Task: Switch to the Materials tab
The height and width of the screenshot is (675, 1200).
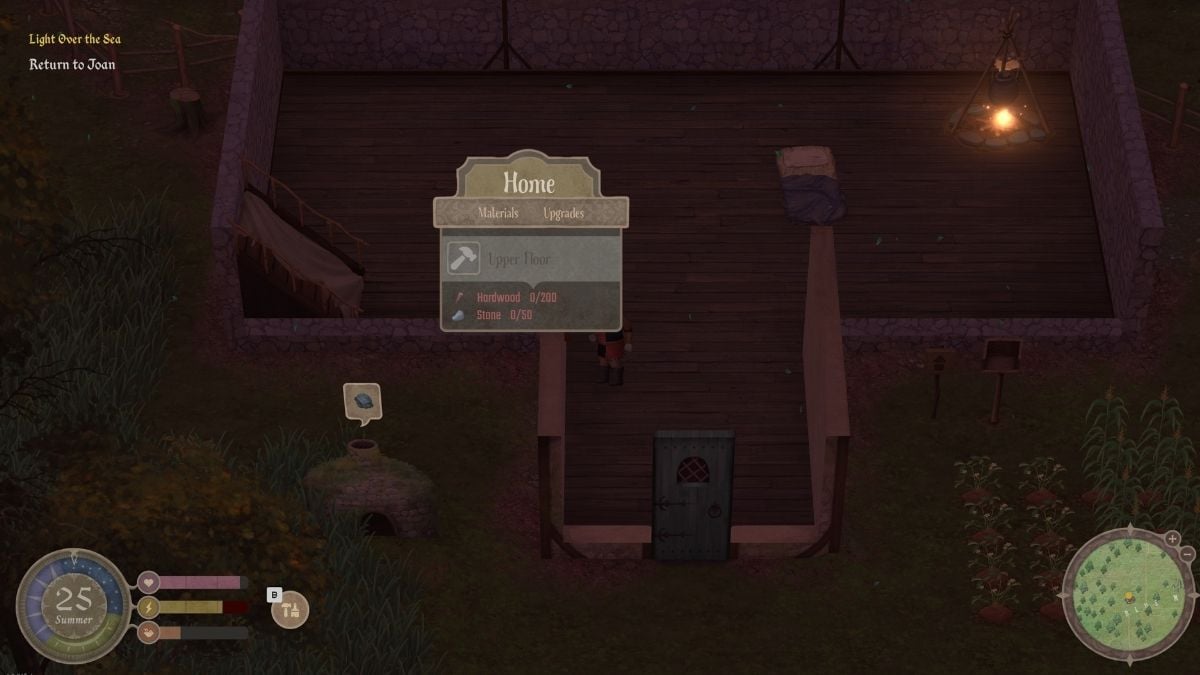Action: click(x=498, y=213)
